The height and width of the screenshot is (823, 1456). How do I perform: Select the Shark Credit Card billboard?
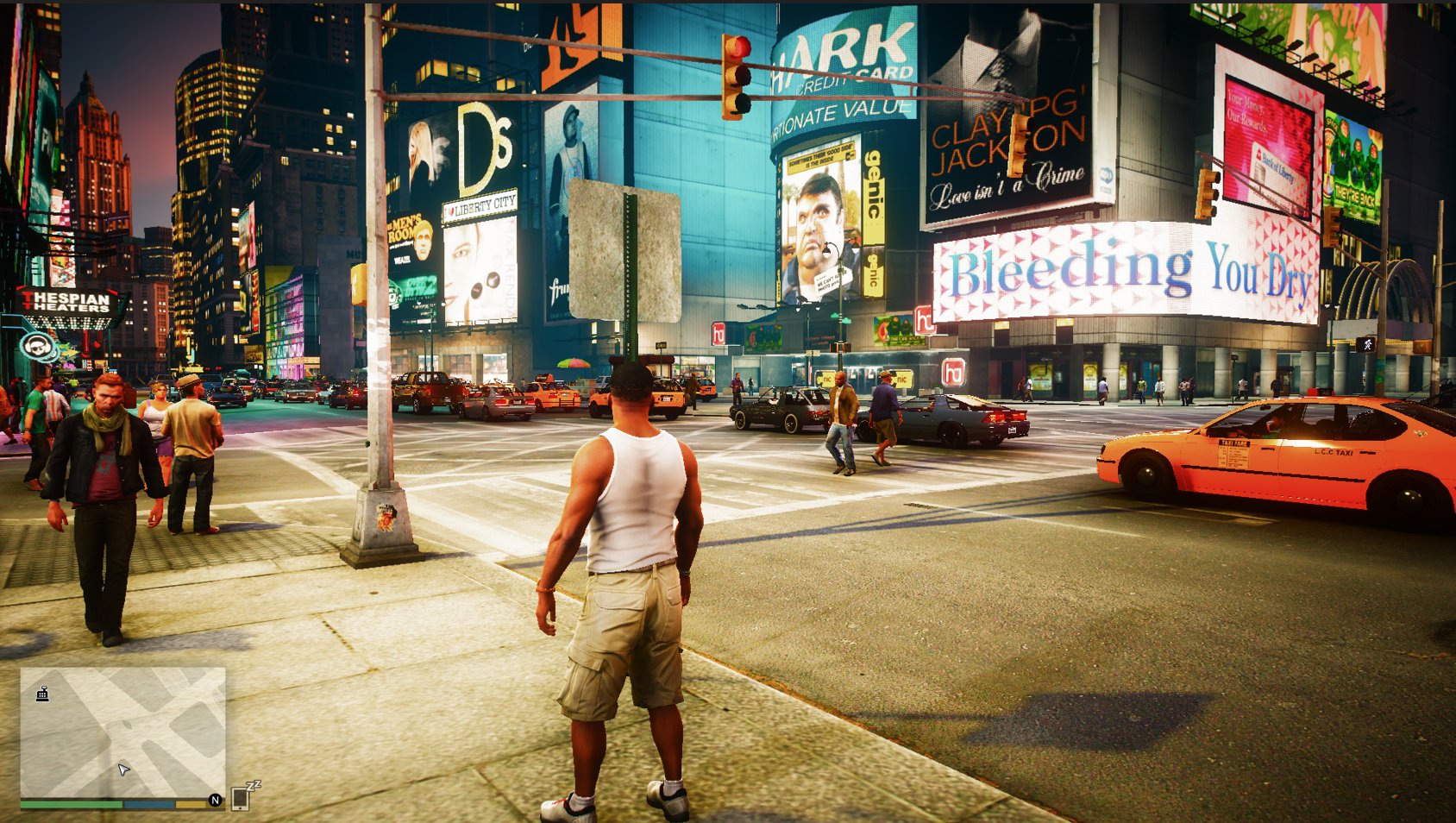click(841, 65)
